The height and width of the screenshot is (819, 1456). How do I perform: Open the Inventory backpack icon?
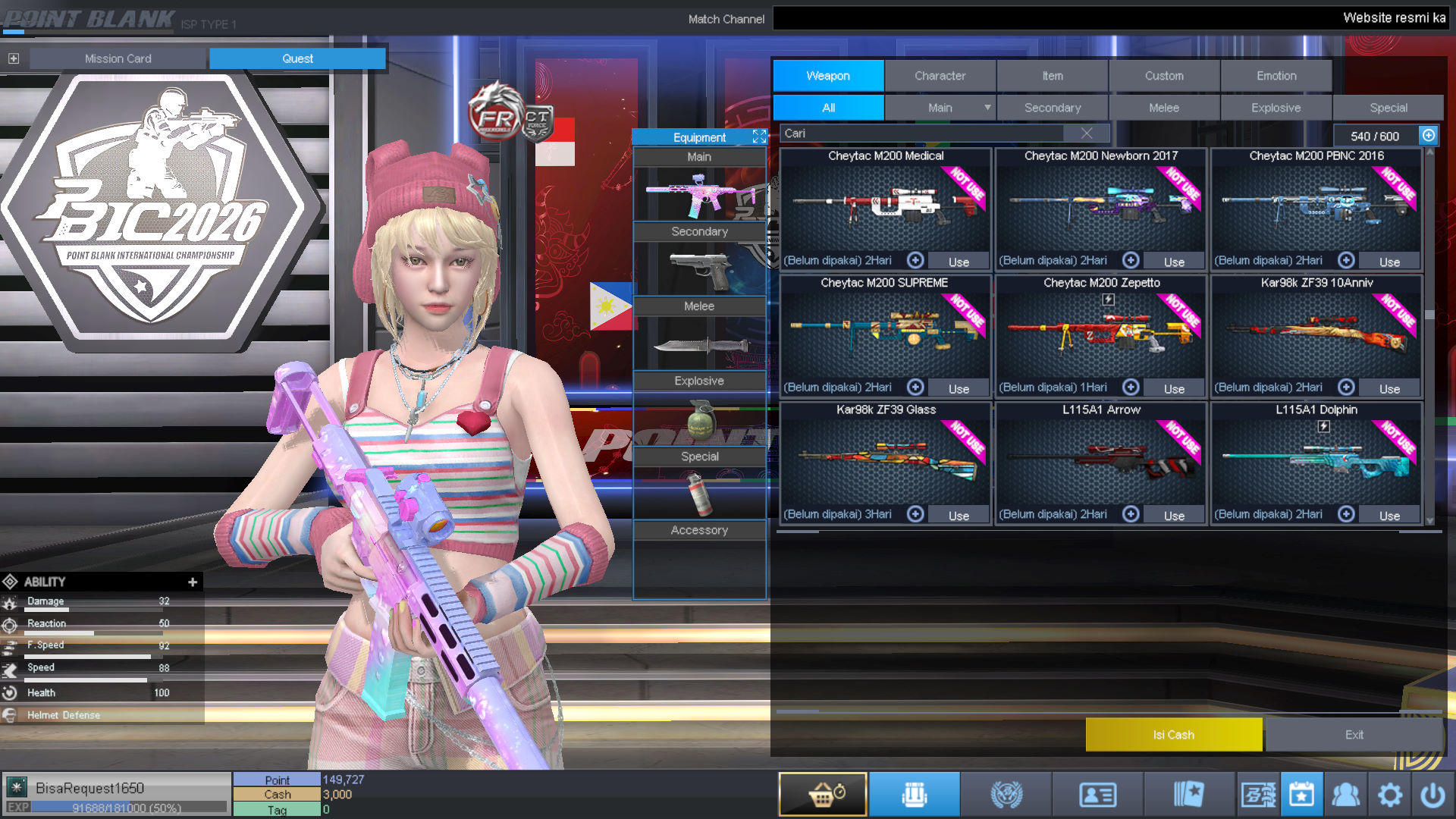pyautogui.click(x=914, y=793)
